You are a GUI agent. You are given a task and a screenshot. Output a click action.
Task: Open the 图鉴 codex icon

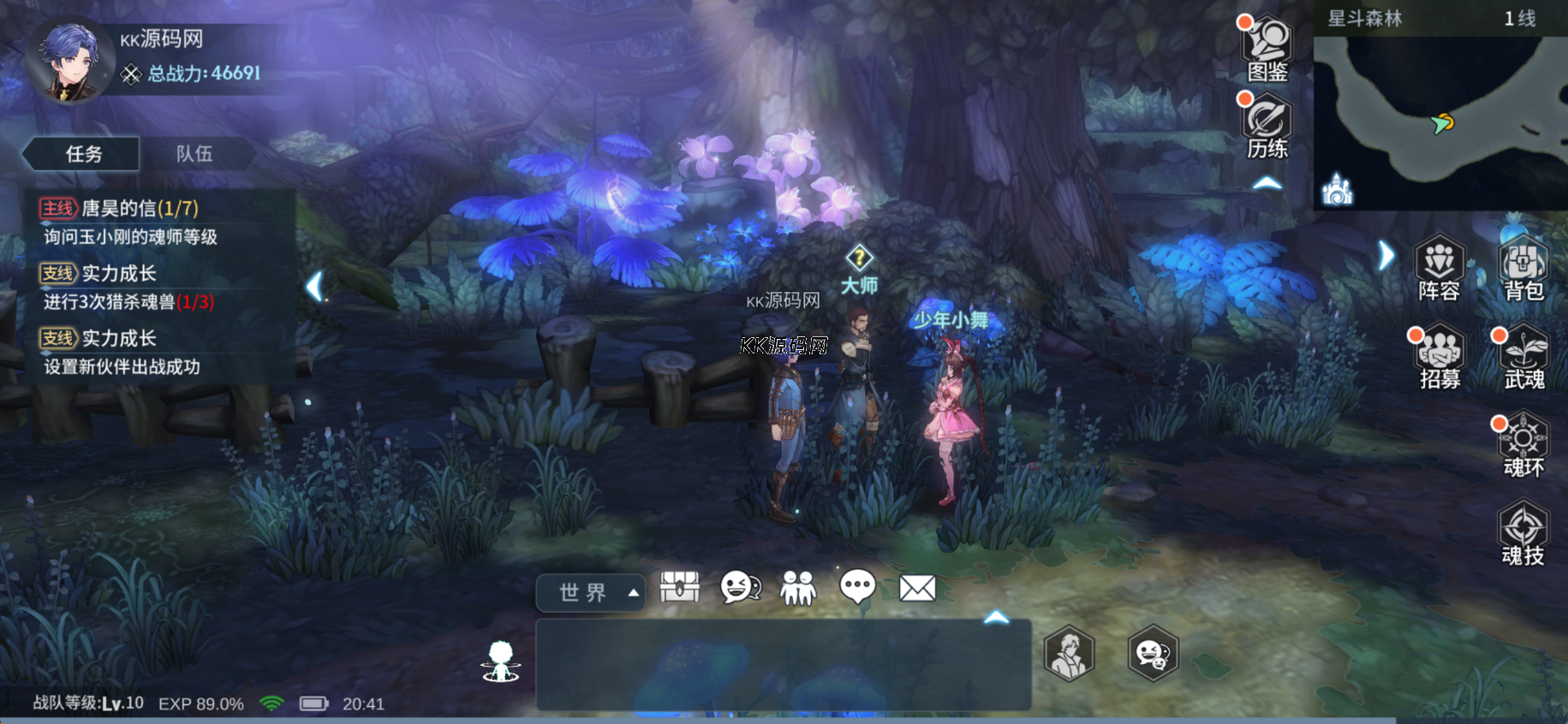pos(1267,50)
